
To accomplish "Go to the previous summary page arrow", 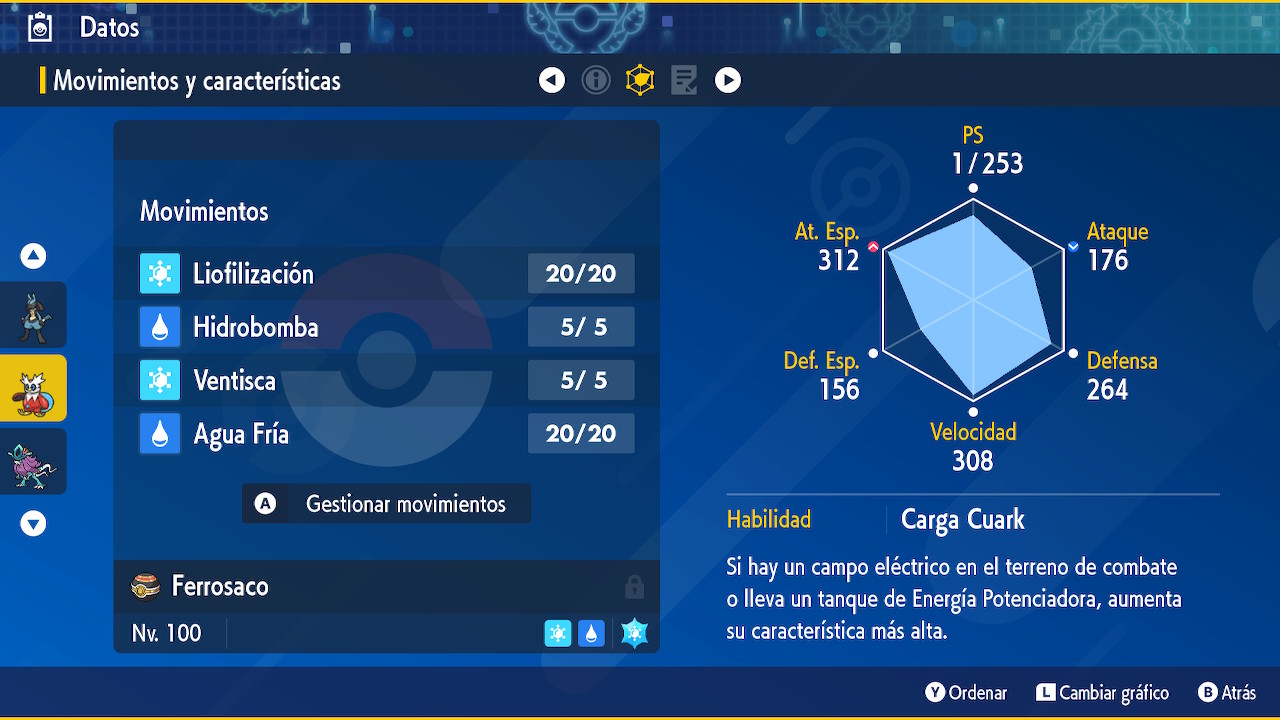I will 552,80.
